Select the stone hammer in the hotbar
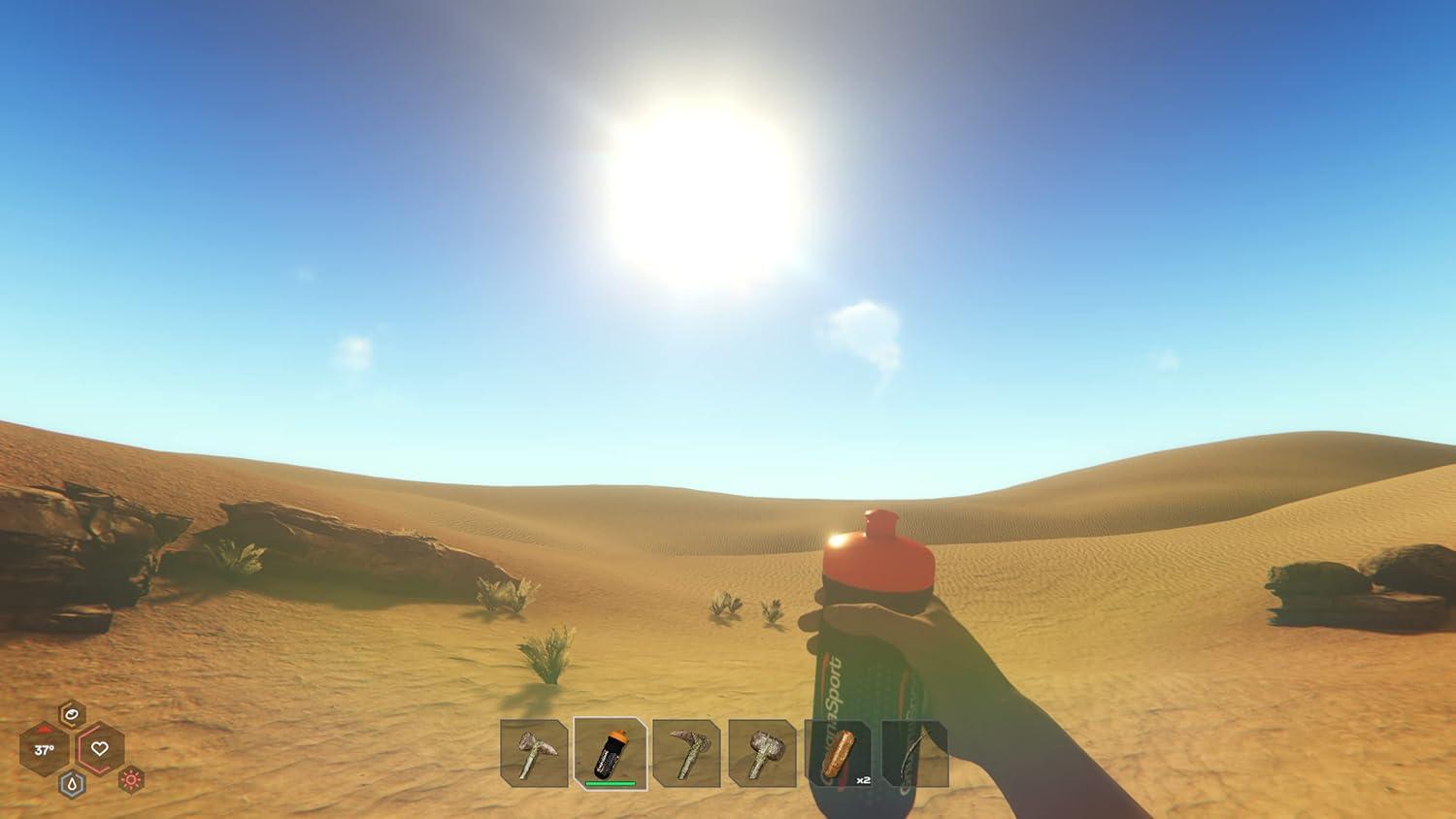Image resolution: width=1456 pixels, height=819 pixels. [x=763, y=755]
